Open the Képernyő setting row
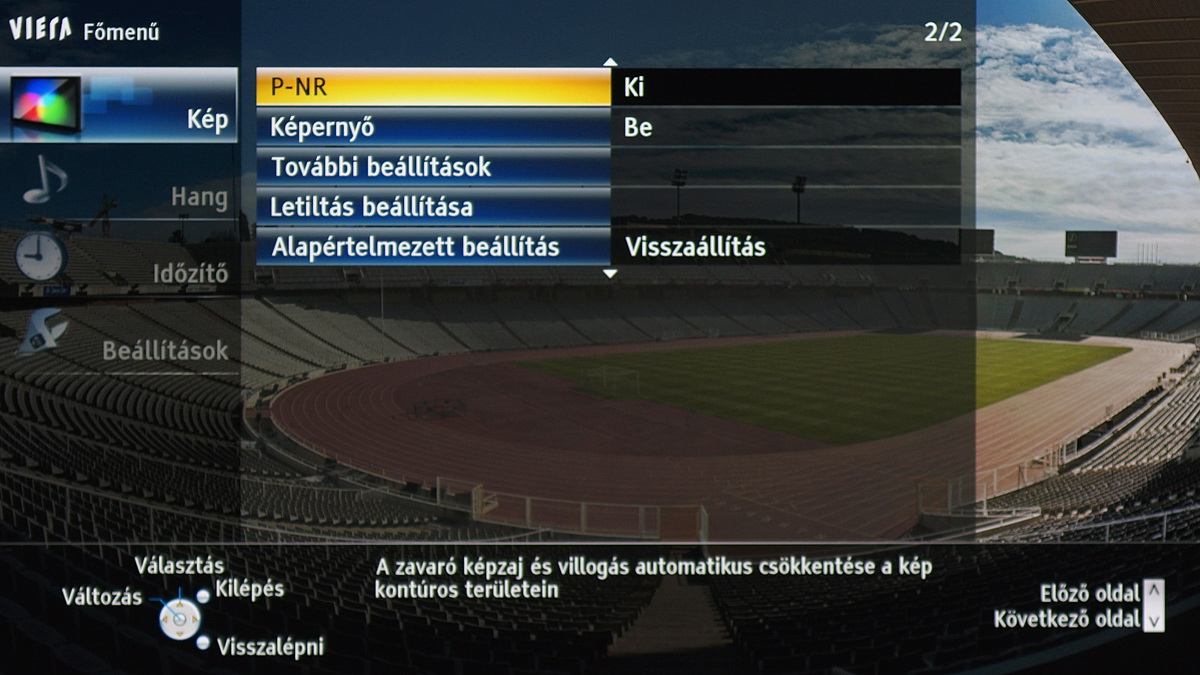Screen dimensions: 1200x675 coord(432,127)
